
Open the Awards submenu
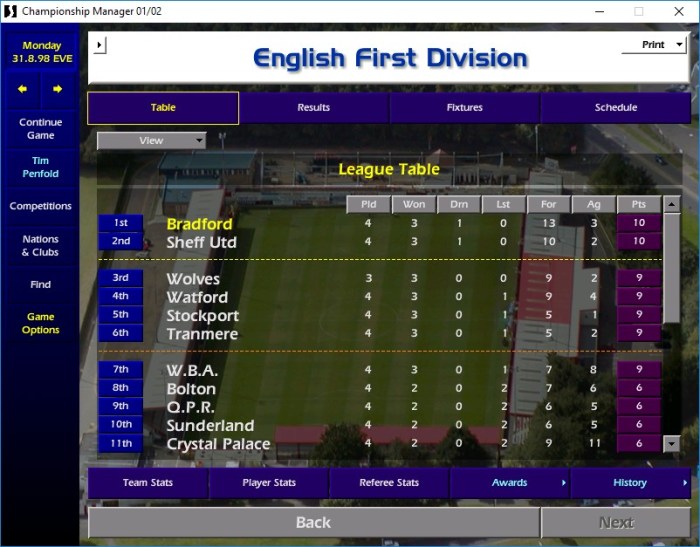coord(510,483)
